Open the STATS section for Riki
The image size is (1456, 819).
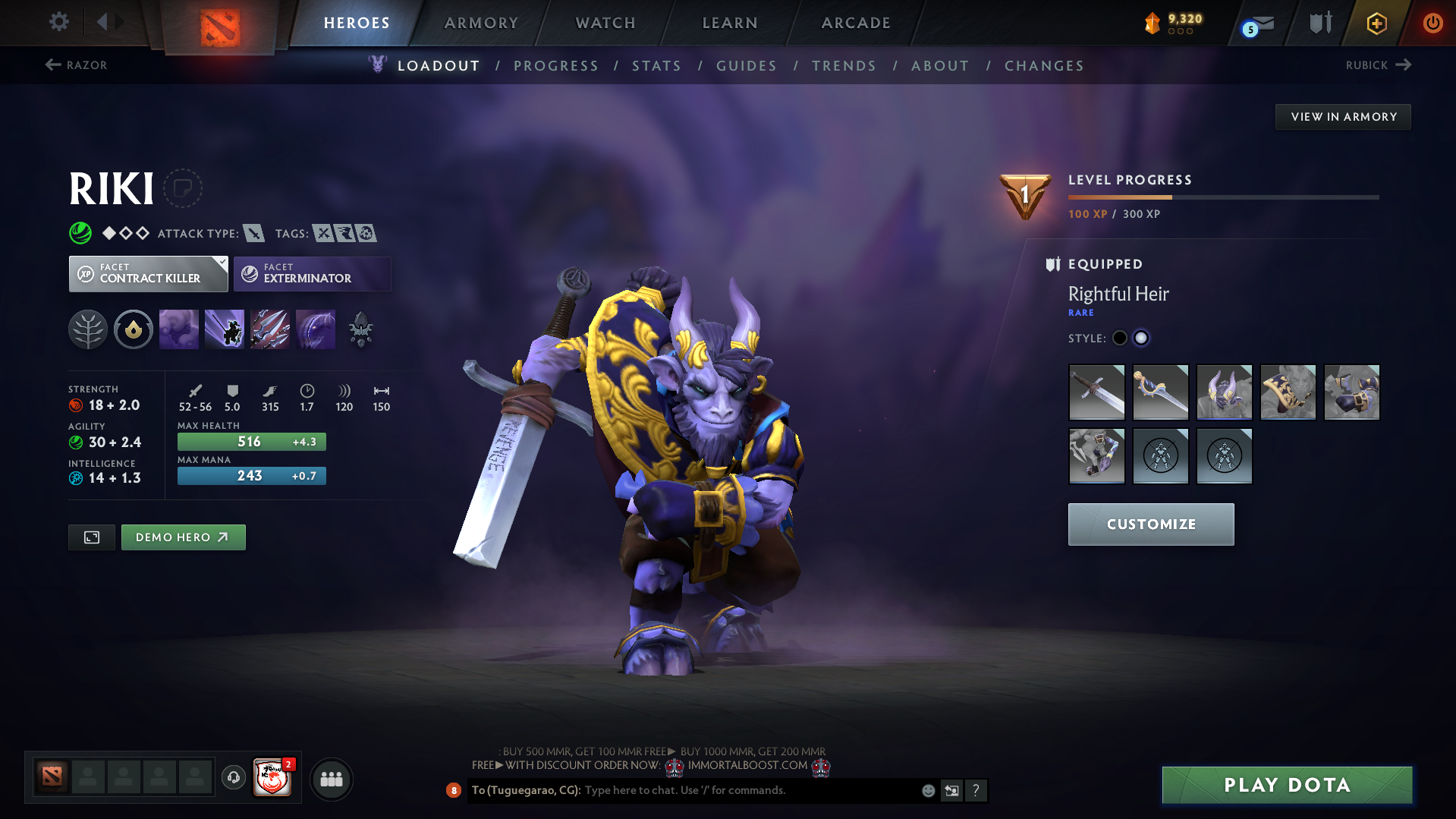656,66
